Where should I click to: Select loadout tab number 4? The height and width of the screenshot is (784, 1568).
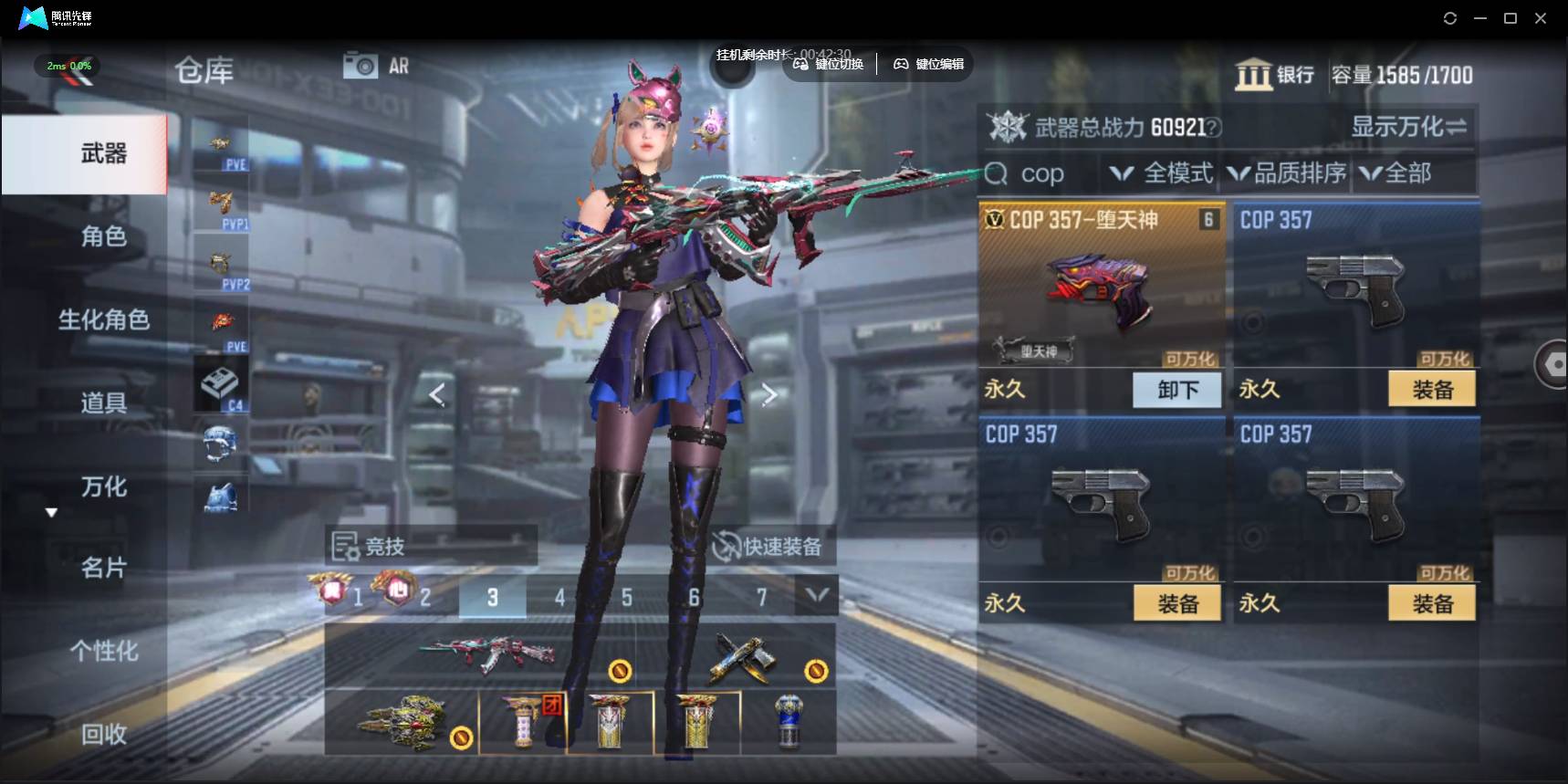559,598
